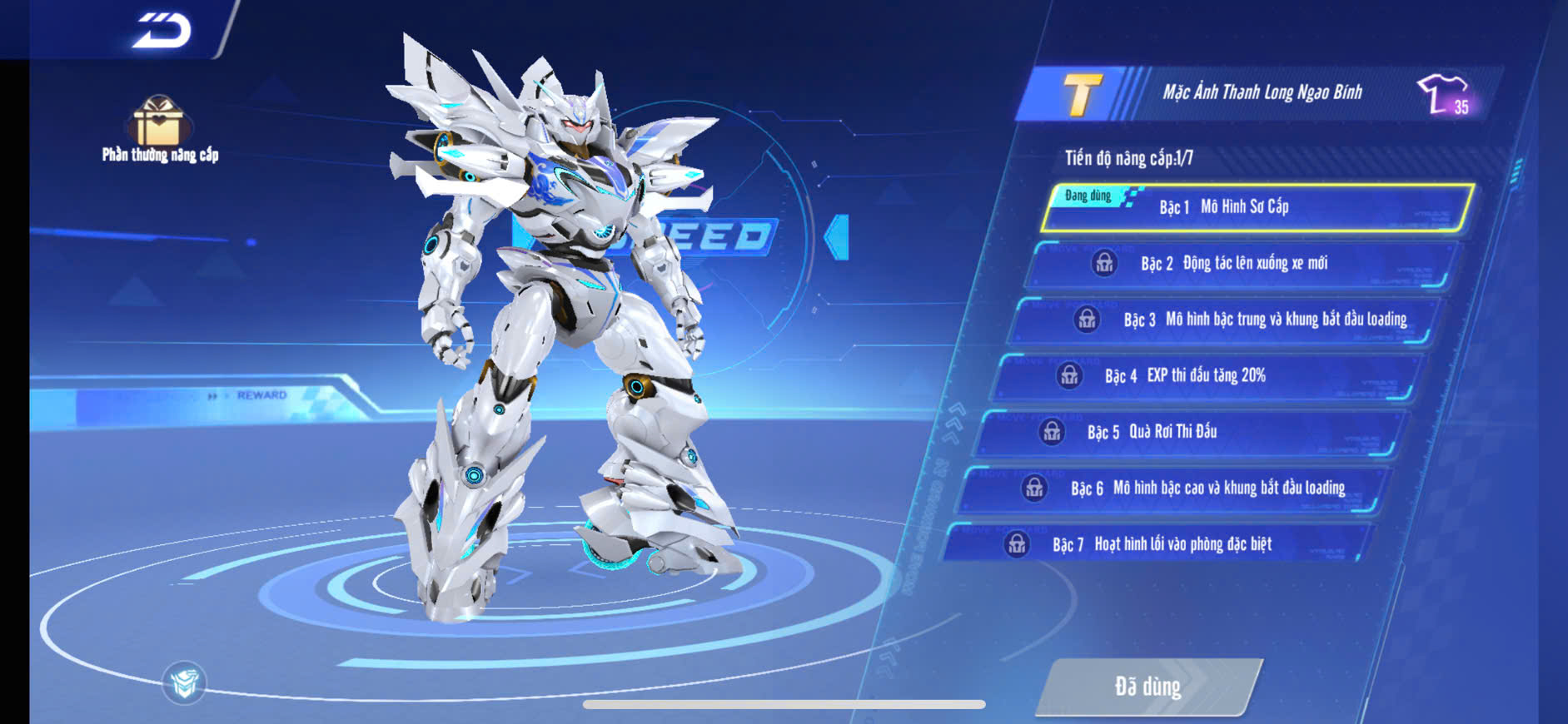Viewport: 1568px width, 724px height.
Task: Select Bậc 5 Quà Rơi Thi Đấu
Action: (x=1191, y=432)
